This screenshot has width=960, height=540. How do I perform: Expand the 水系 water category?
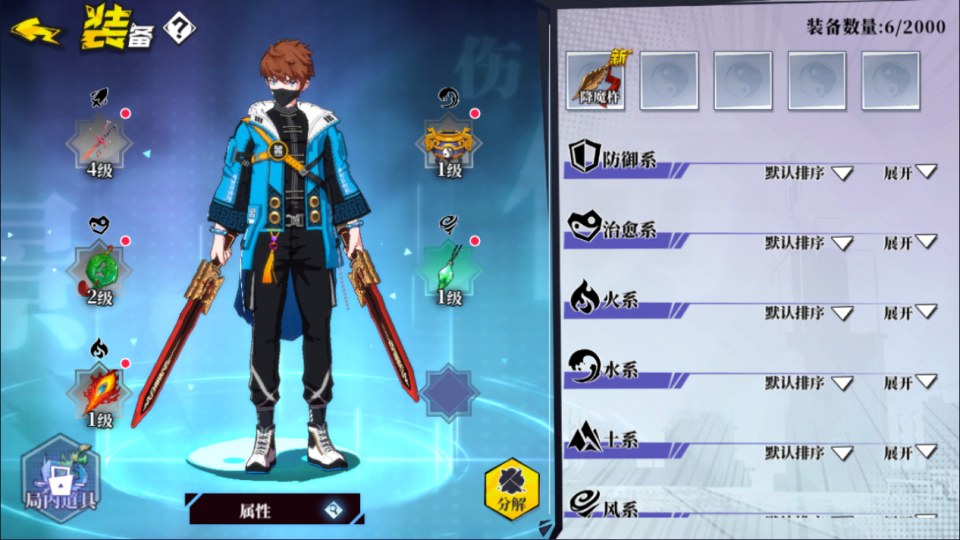(x=911, y=383)
